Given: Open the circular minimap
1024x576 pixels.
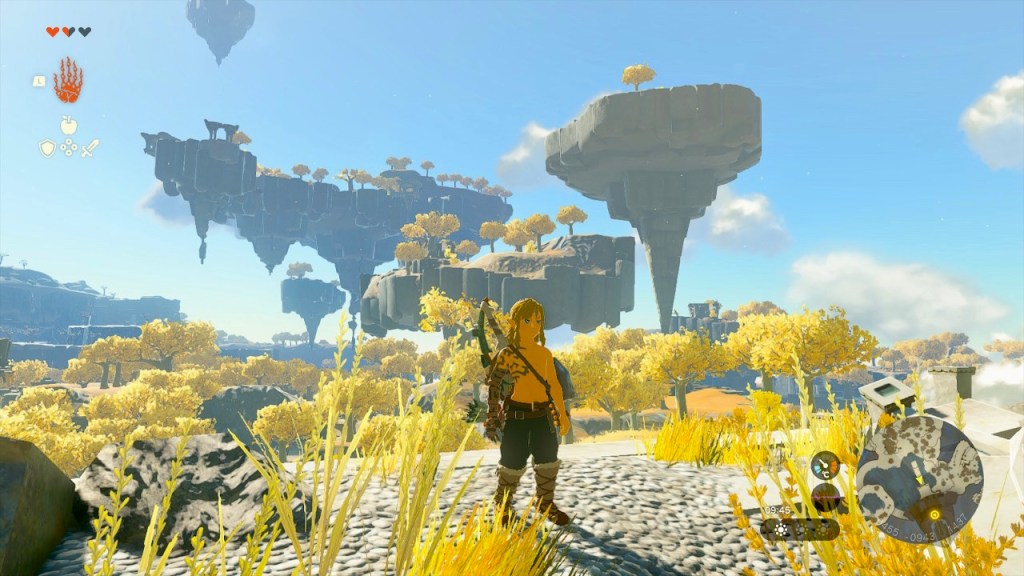Looking at the screenshot, I should tap(919, 479).
